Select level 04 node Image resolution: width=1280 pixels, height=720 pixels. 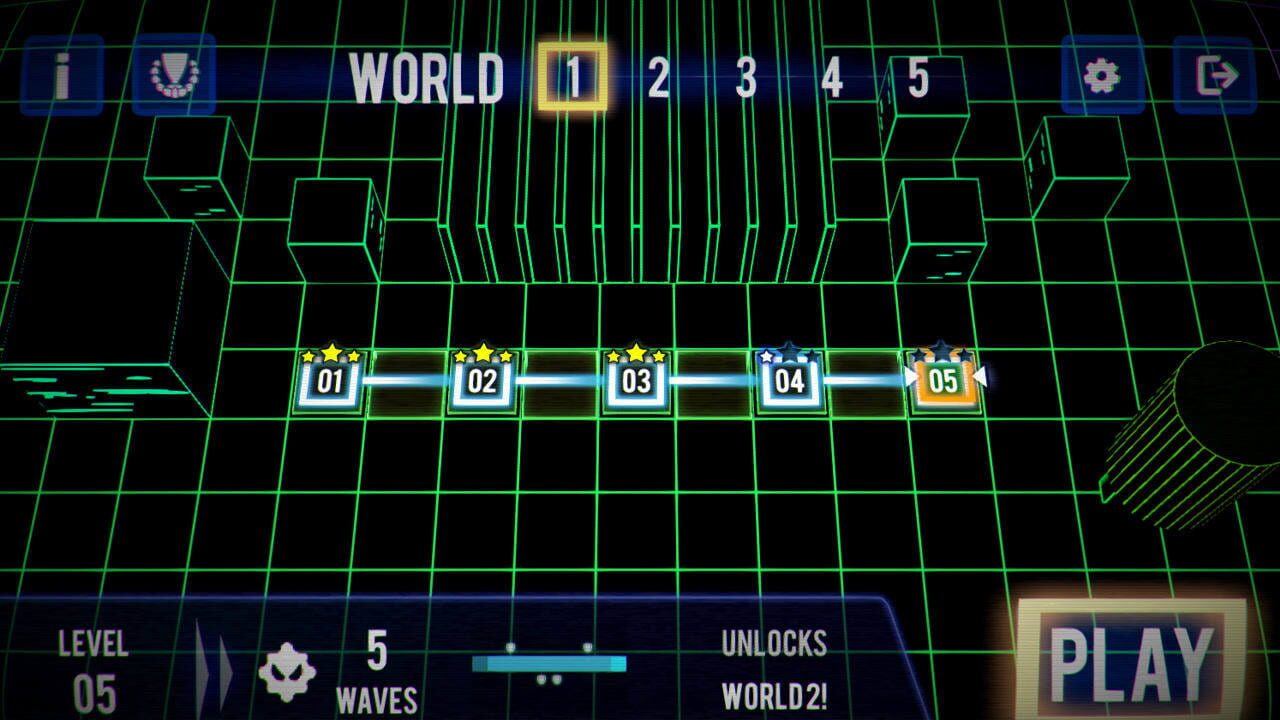[789, 380]
